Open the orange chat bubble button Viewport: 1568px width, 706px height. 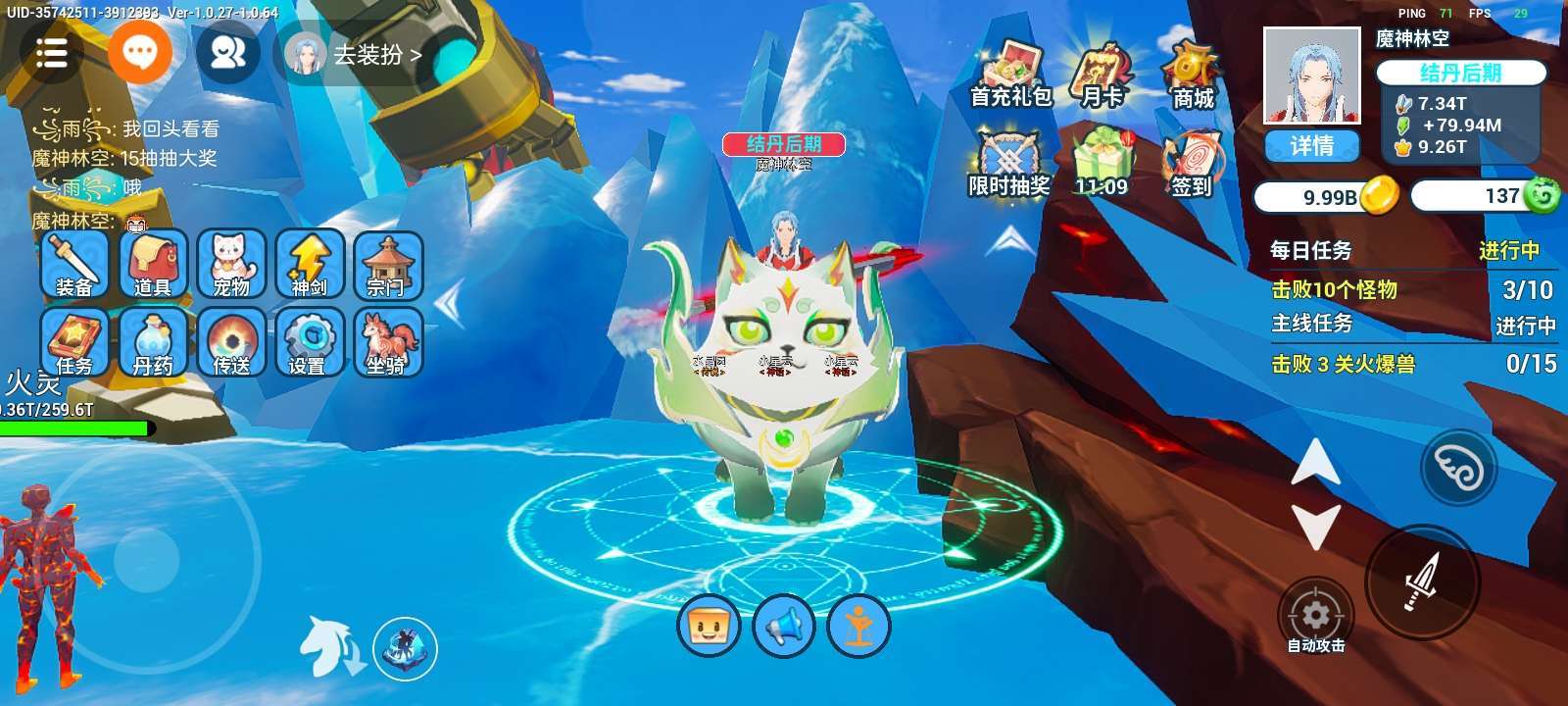[x=139, y=52]
